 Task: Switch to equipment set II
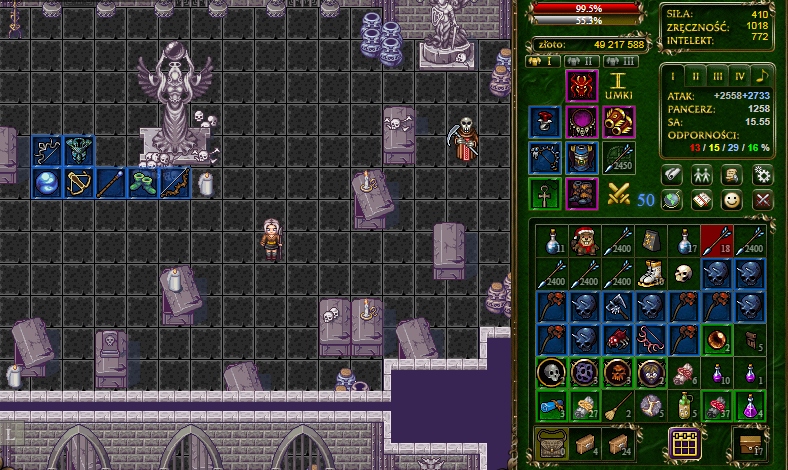[x=582, y=61]
